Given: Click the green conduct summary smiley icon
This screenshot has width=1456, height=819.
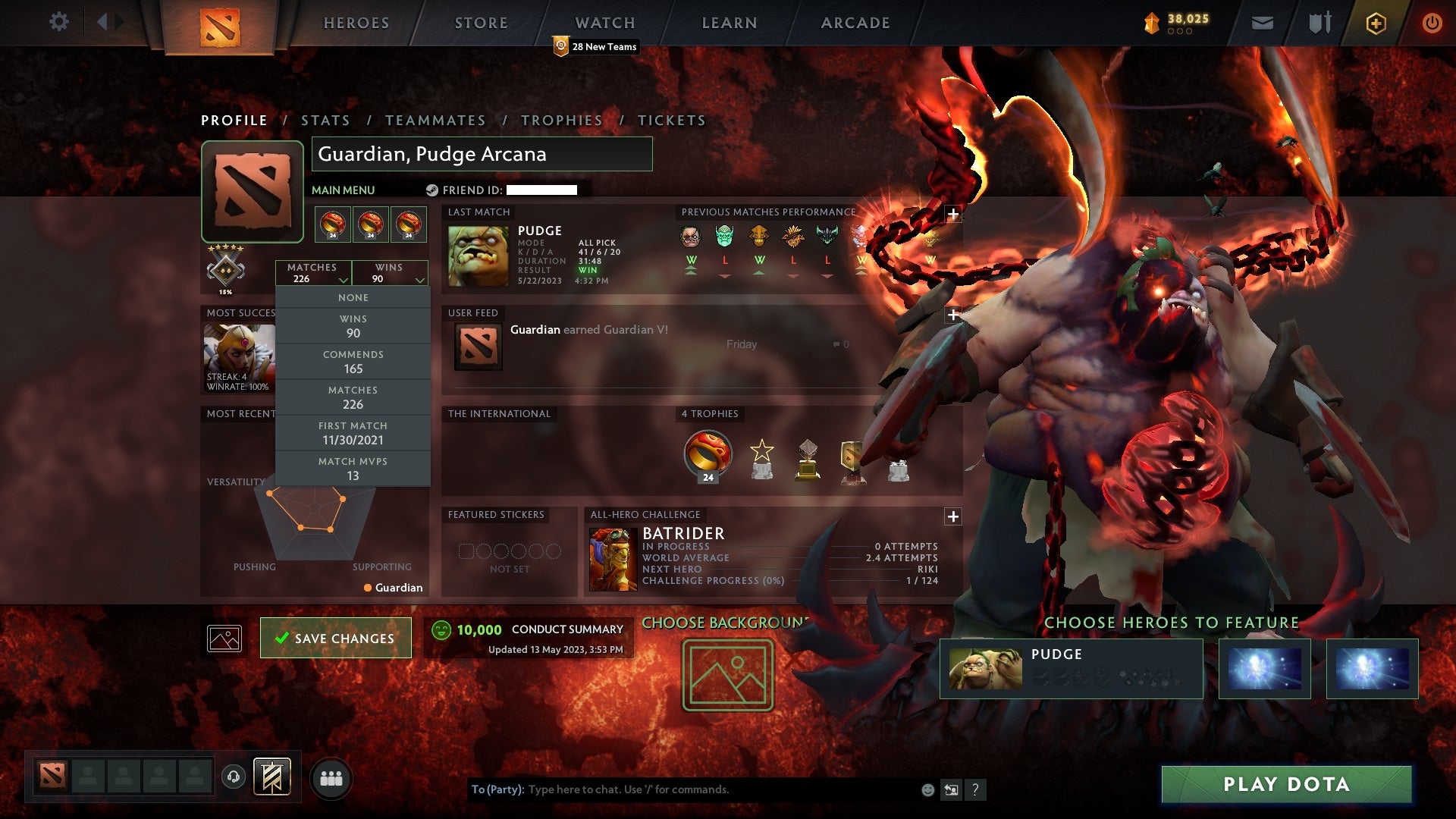Looking at the screenshot, I should (x=442, y=629).
